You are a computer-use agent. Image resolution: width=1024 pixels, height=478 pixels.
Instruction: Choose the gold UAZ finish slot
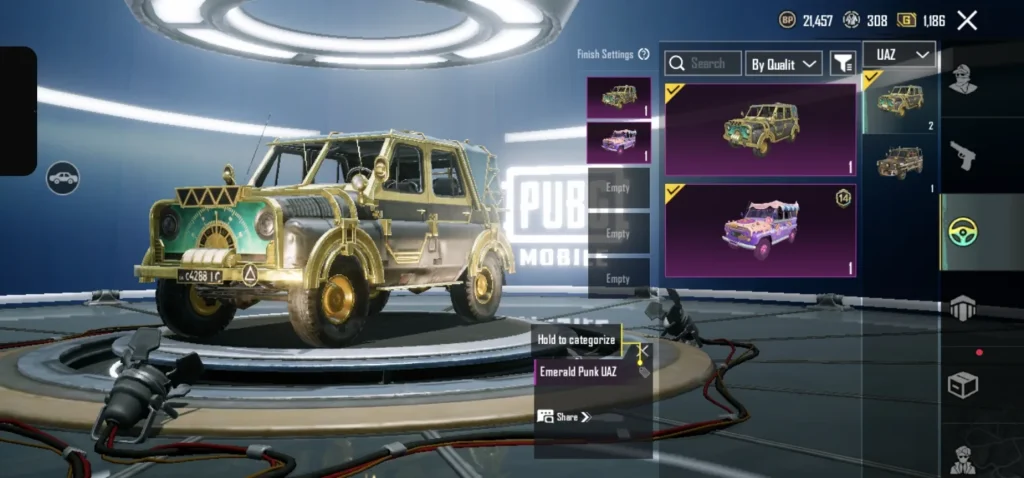(618, 98)
